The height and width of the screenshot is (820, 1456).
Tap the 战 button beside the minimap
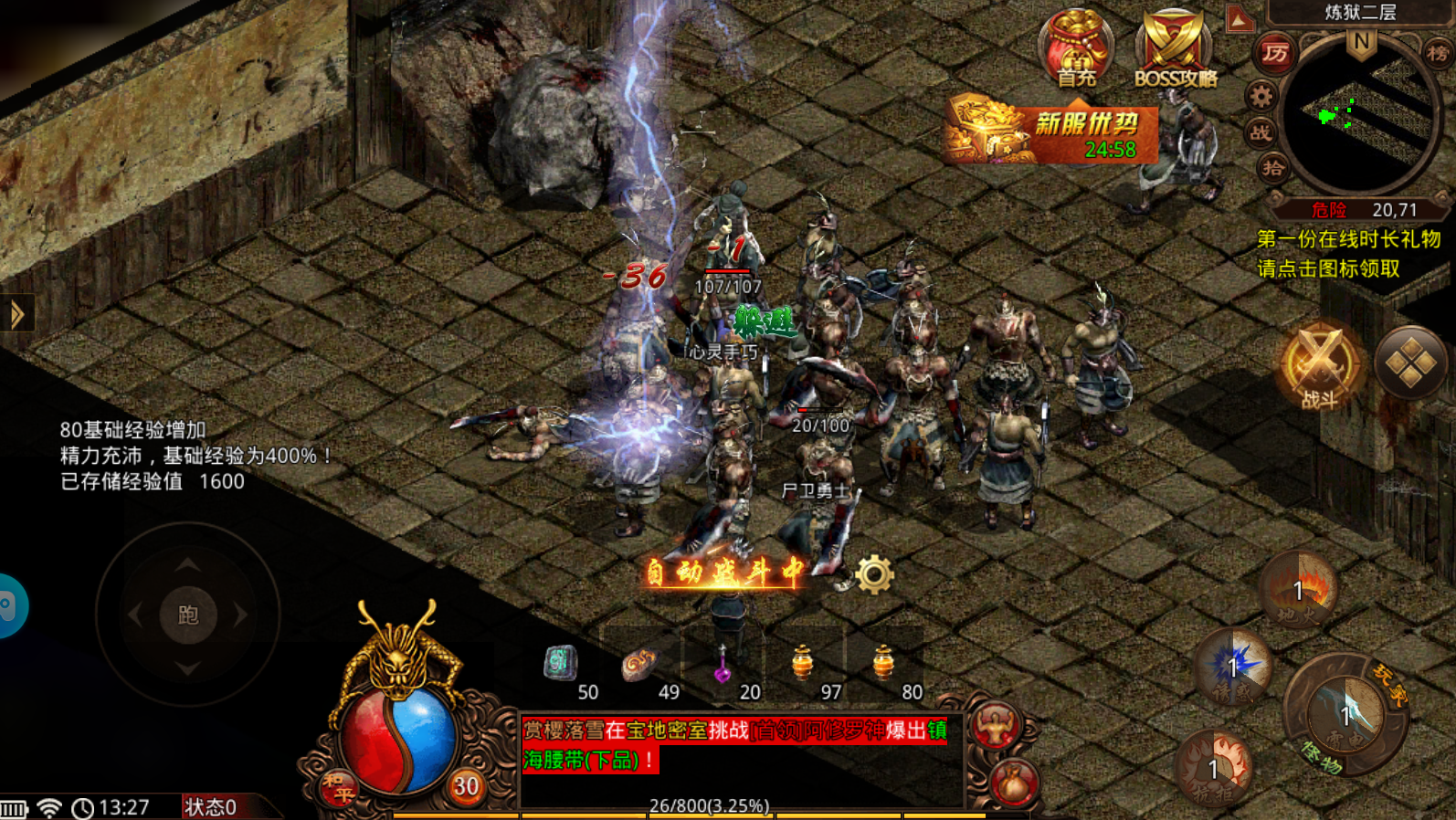point(1261,132)
